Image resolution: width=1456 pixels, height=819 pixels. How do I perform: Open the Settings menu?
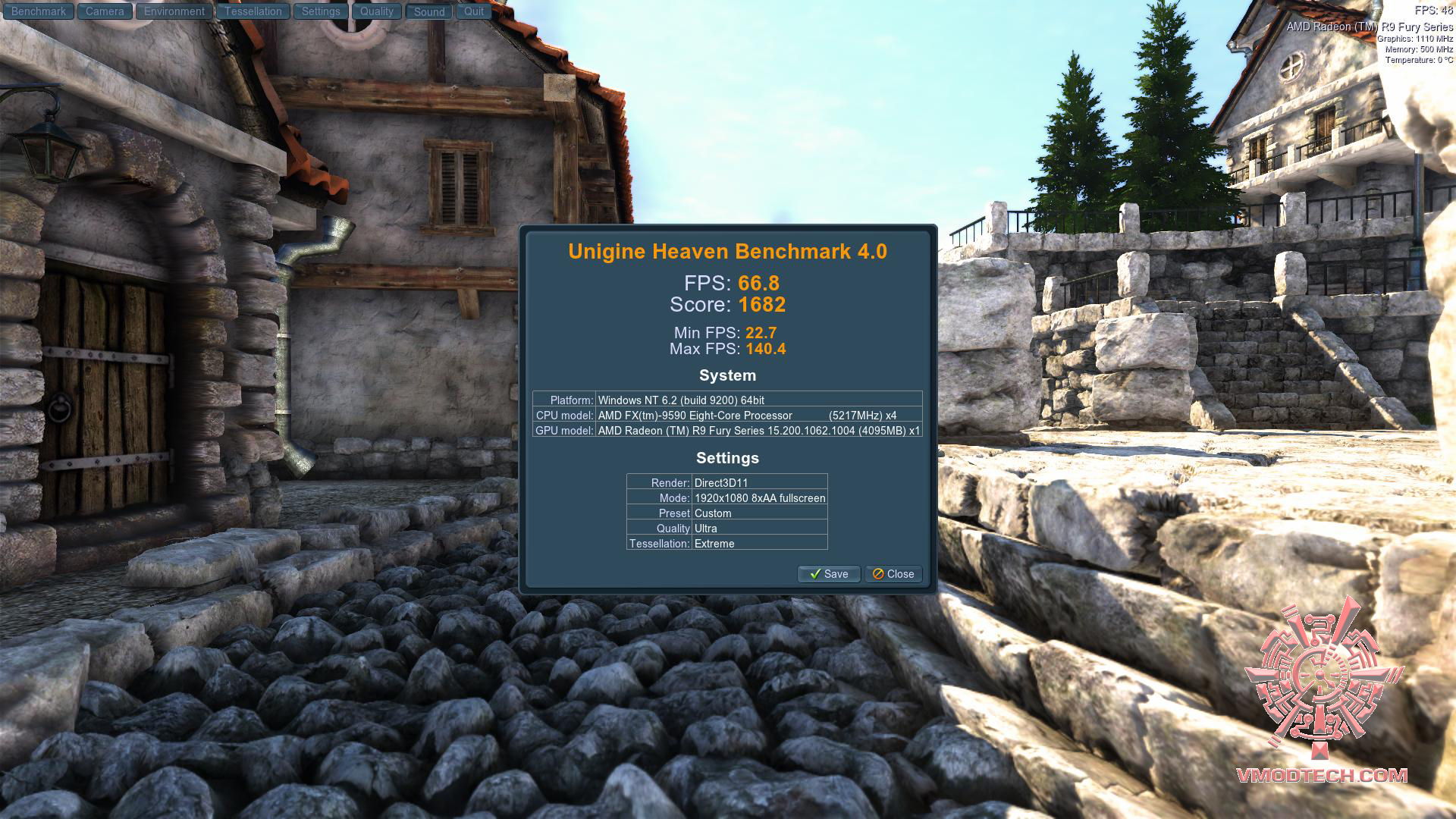click(x=320, y=11)
